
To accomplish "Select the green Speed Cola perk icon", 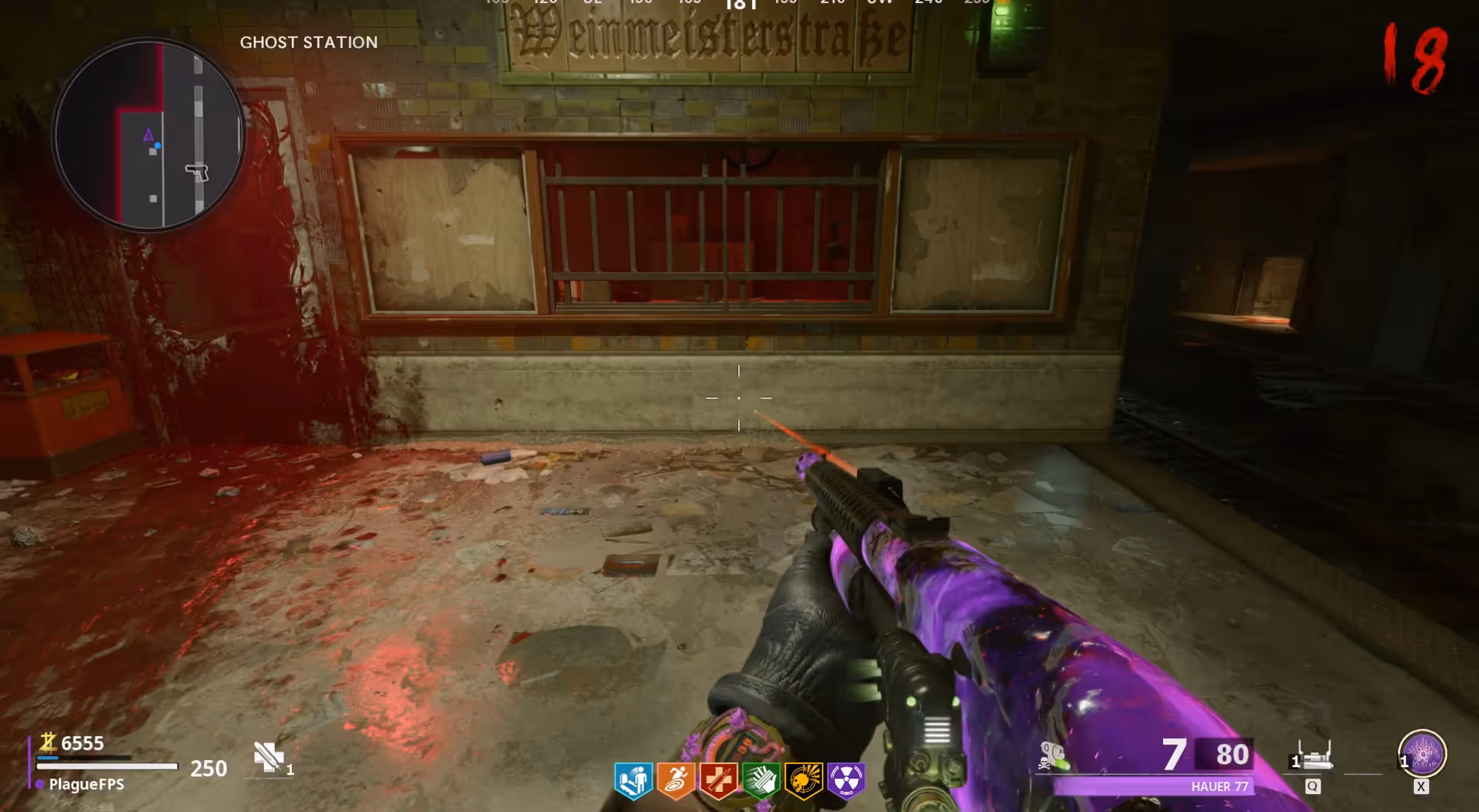I will (x=760, y=779).
